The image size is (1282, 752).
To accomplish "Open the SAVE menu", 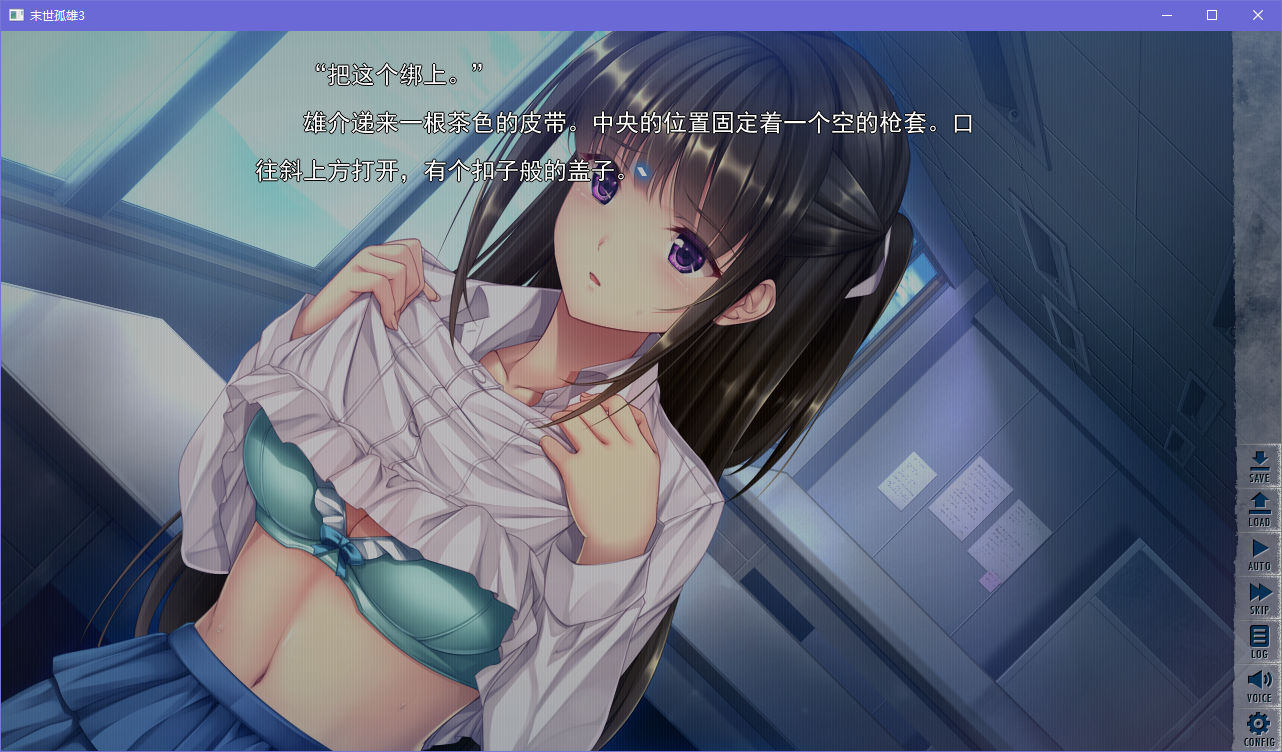I will (1259, 466).
